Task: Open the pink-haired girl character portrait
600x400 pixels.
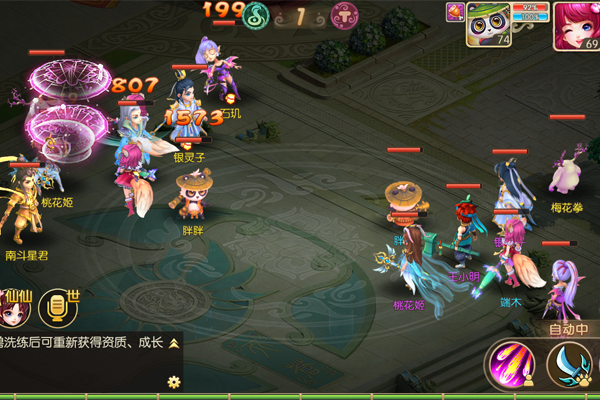Action: pyautogui.click(x=575, y=25)
